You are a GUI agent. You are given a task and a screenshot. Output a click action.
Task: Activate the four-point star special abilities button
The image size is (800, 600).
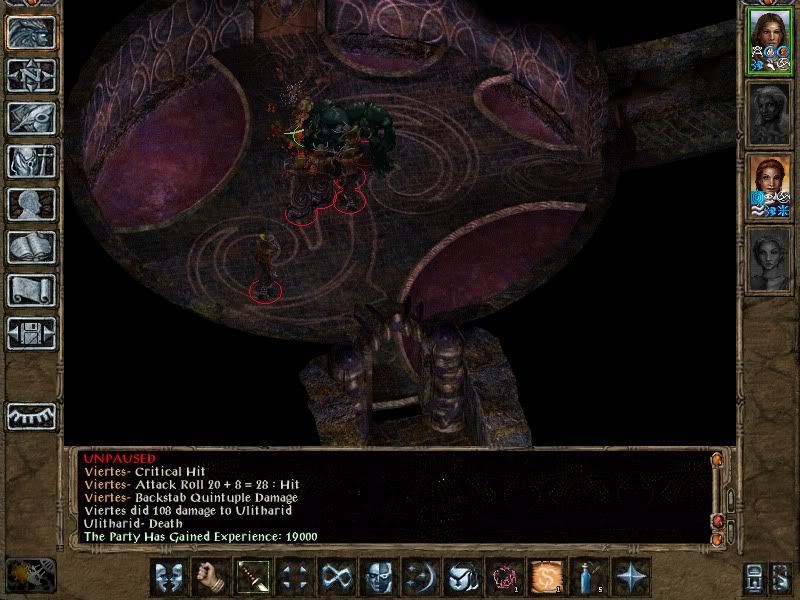[x=631, y=577]
